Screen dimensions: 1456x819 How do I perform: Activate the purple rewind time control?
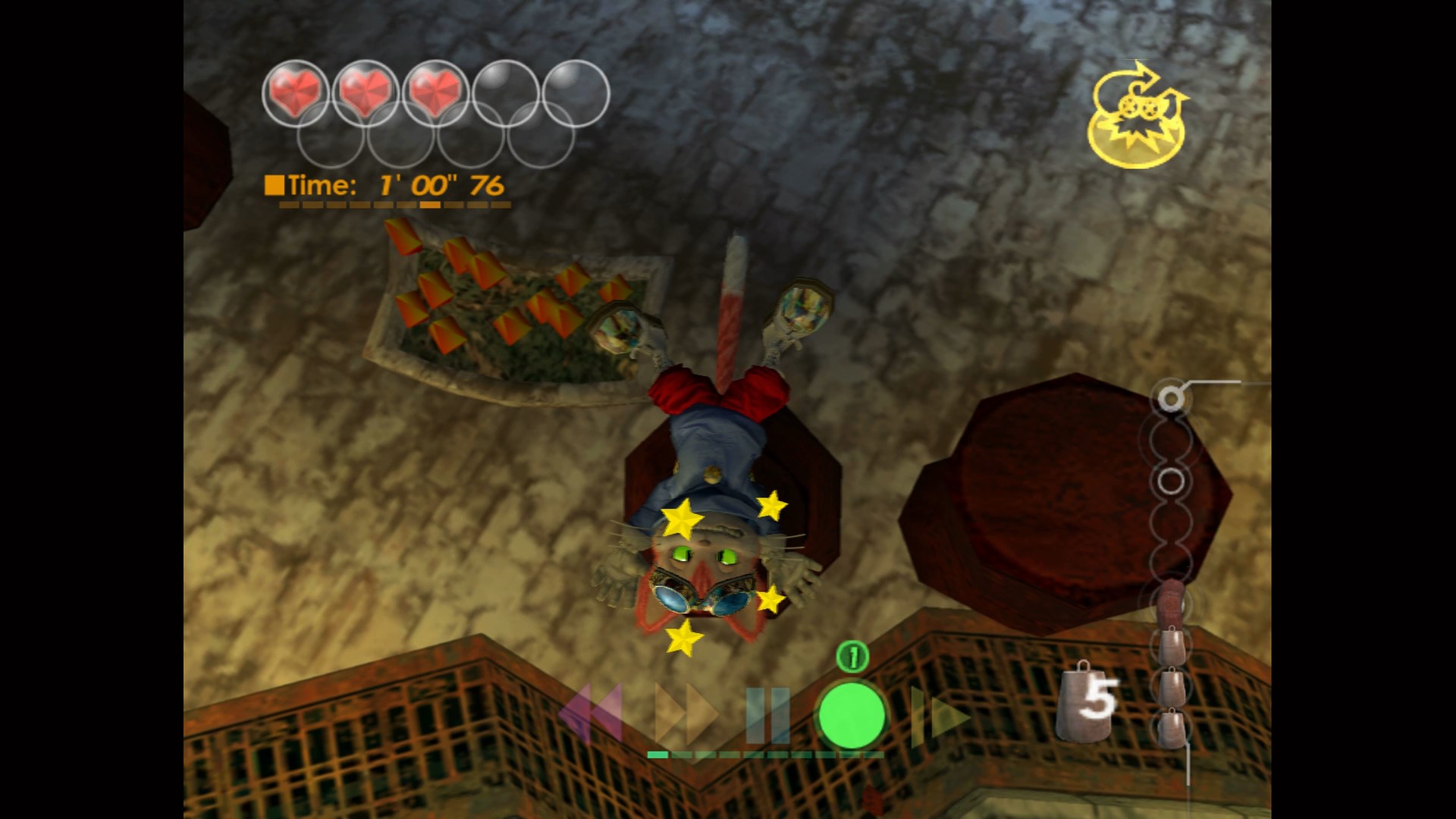pyautogui.click(x=591, y=714)
